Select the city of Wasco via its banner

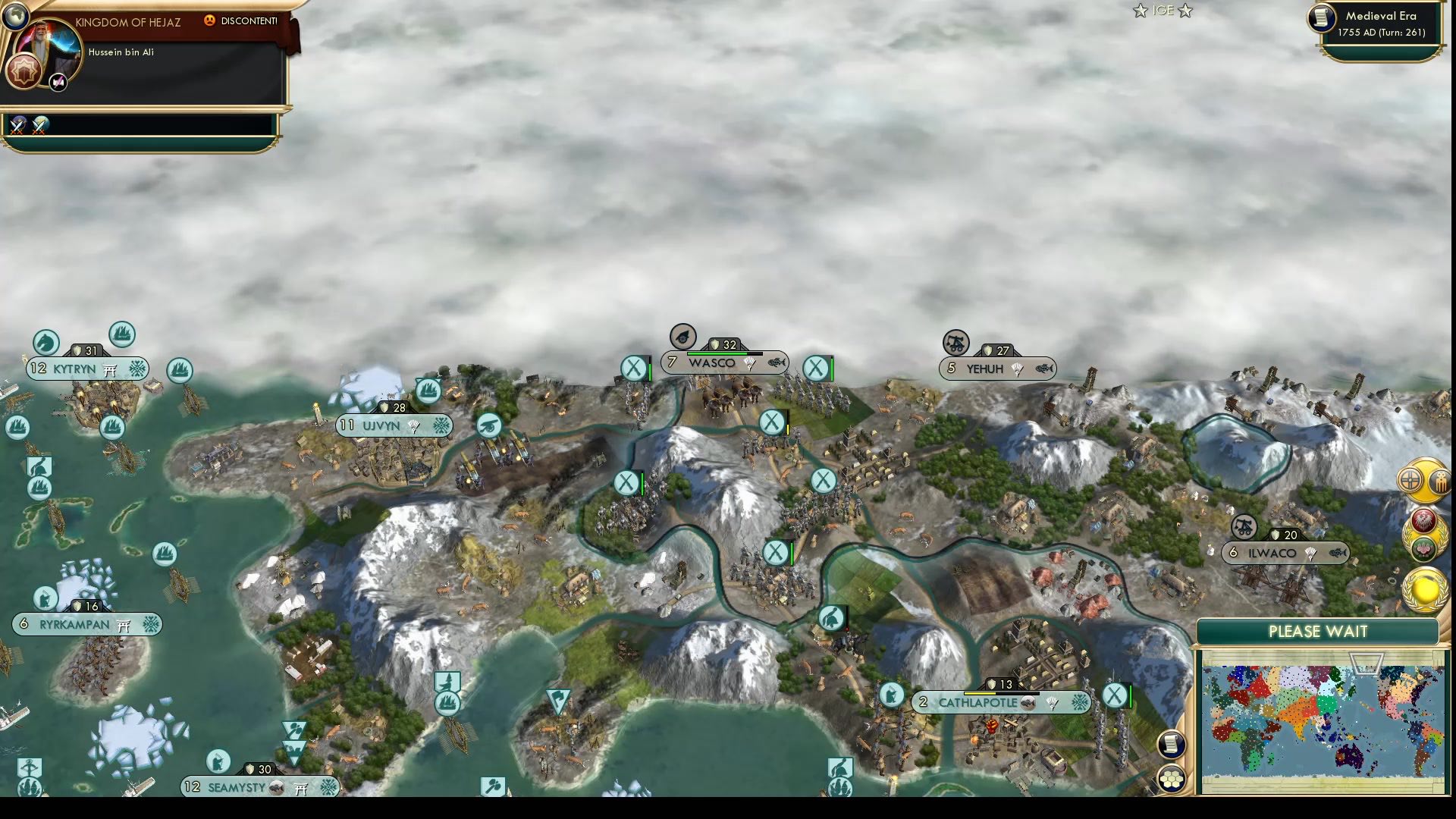711,362
